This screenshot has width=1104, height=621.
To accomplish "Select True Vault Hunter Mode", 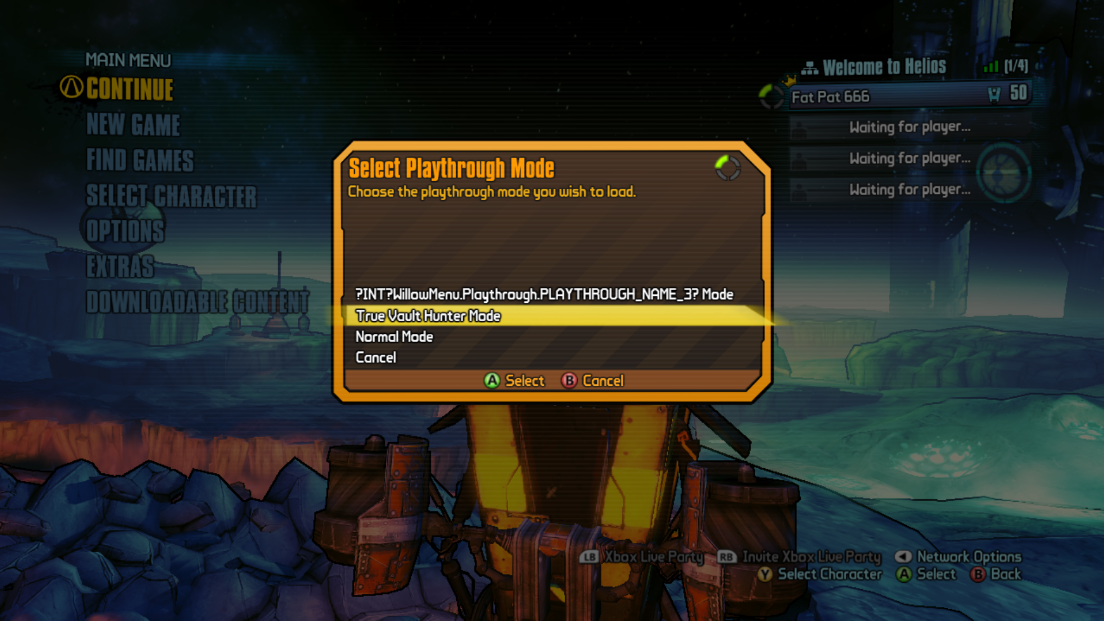I will pyautogui.click(x=428, y=316).
